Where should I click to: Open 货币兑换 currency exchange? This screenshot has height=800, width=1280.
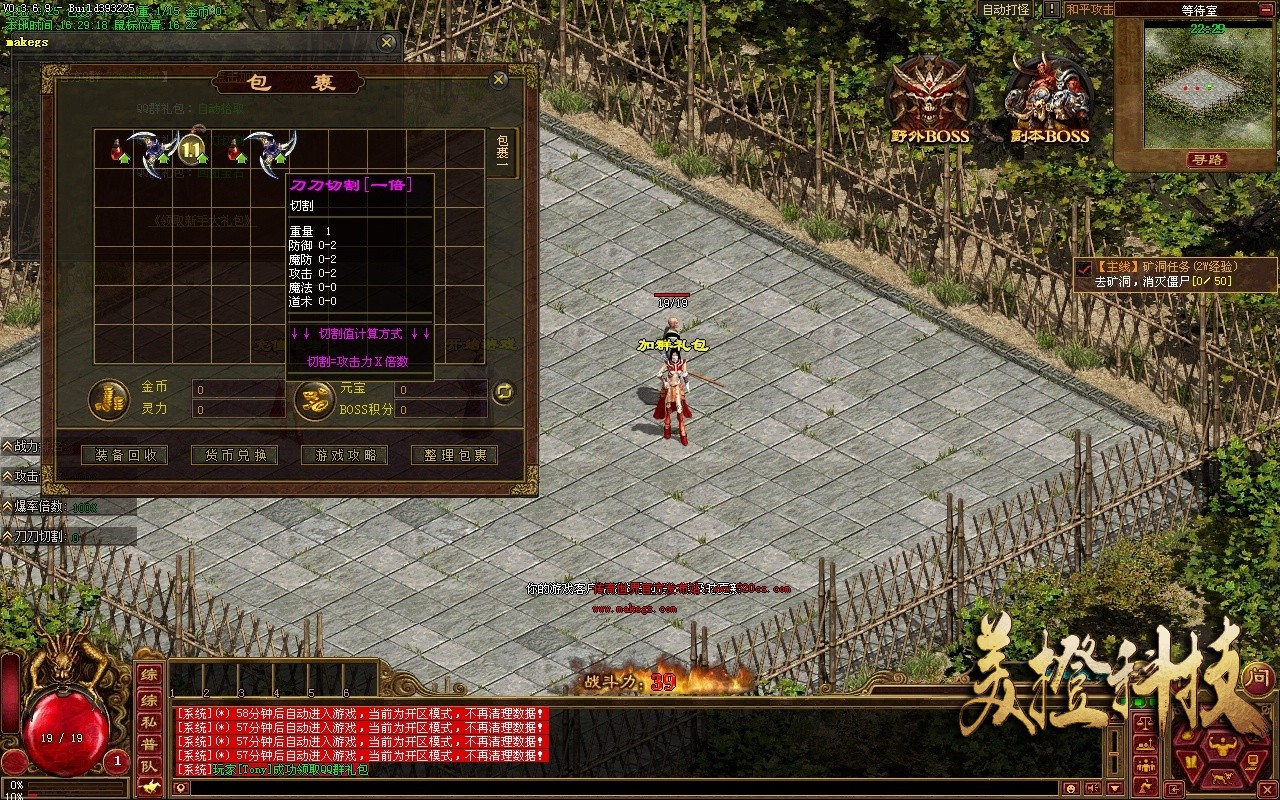tap(235, 455)
